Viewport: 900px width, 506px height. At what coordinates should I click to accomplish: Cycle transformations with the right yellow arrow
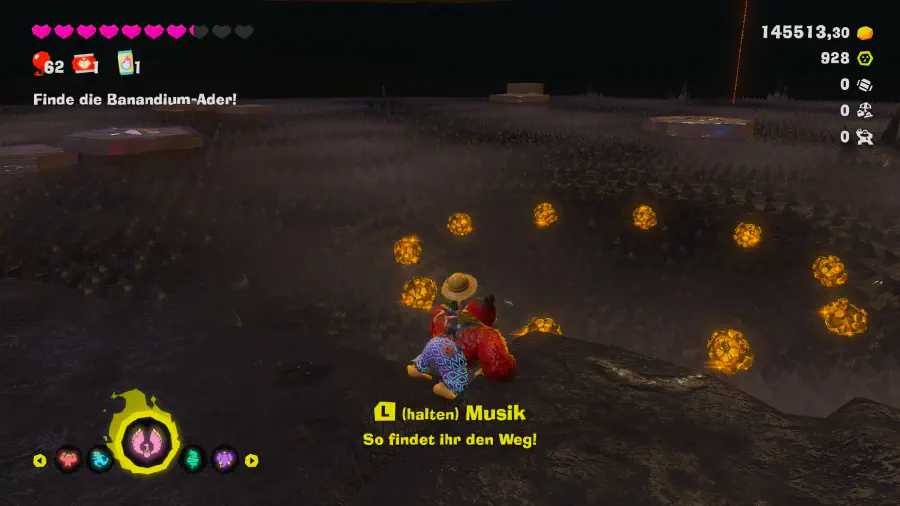tap(252, 461)
